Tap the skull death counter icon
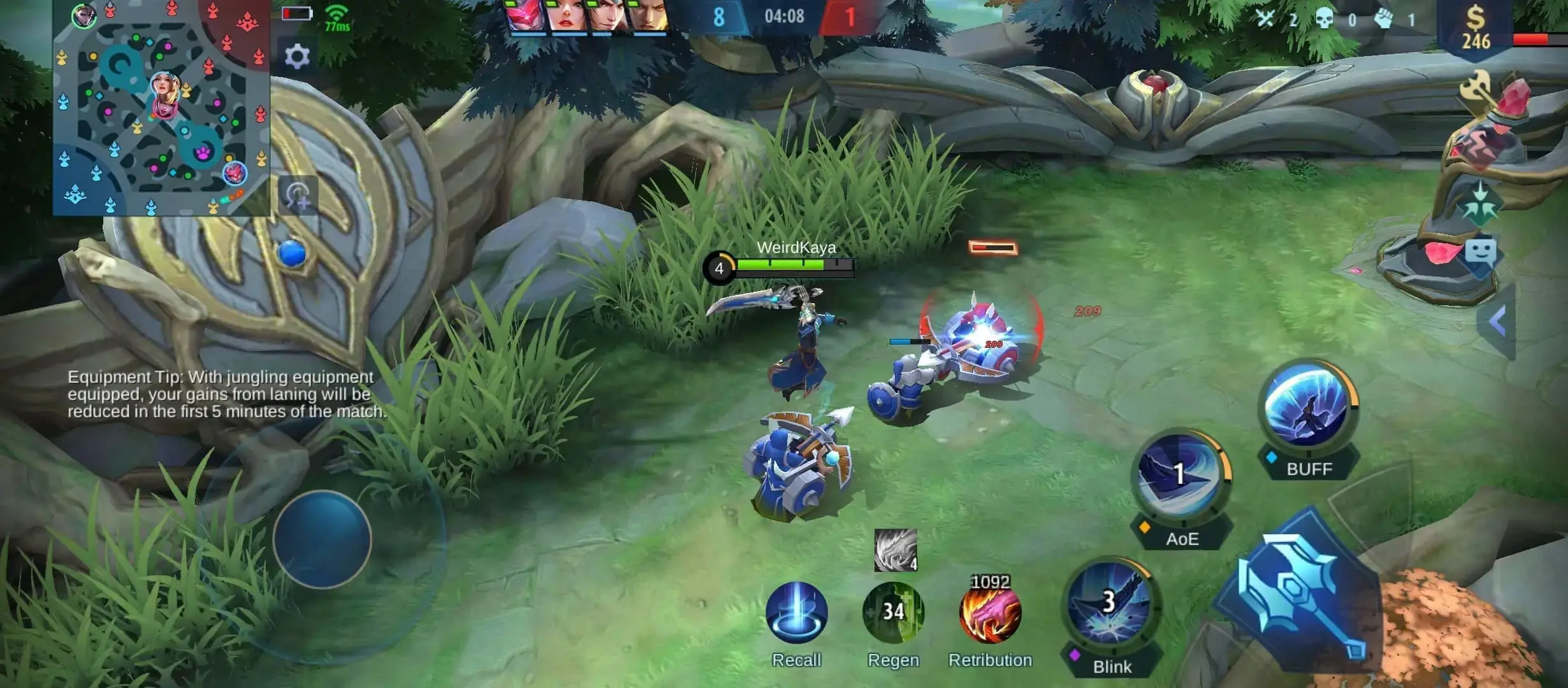1568x688 pixels. coord(1325,19)
